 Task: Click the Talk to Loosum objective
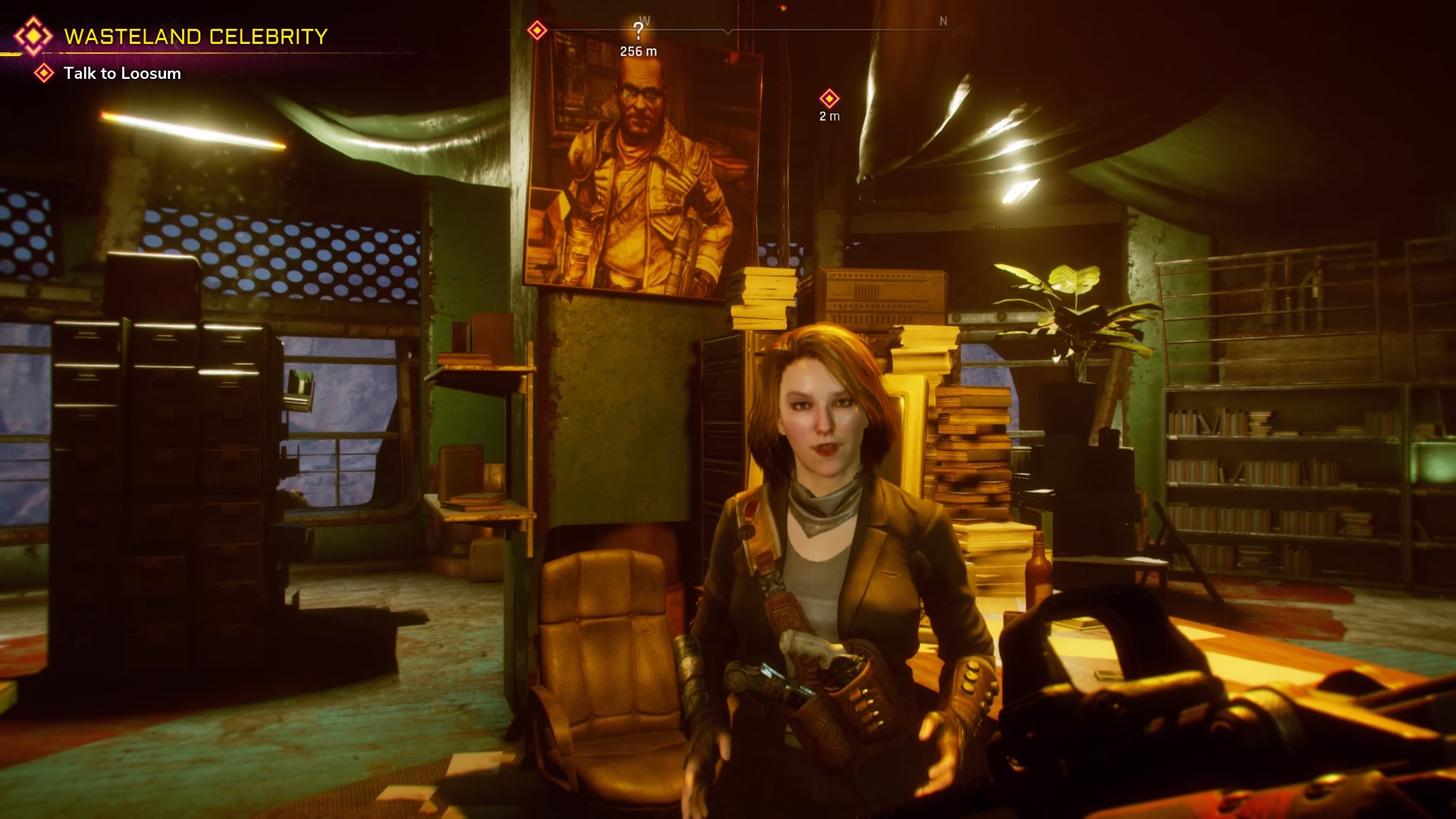[122, 74]
